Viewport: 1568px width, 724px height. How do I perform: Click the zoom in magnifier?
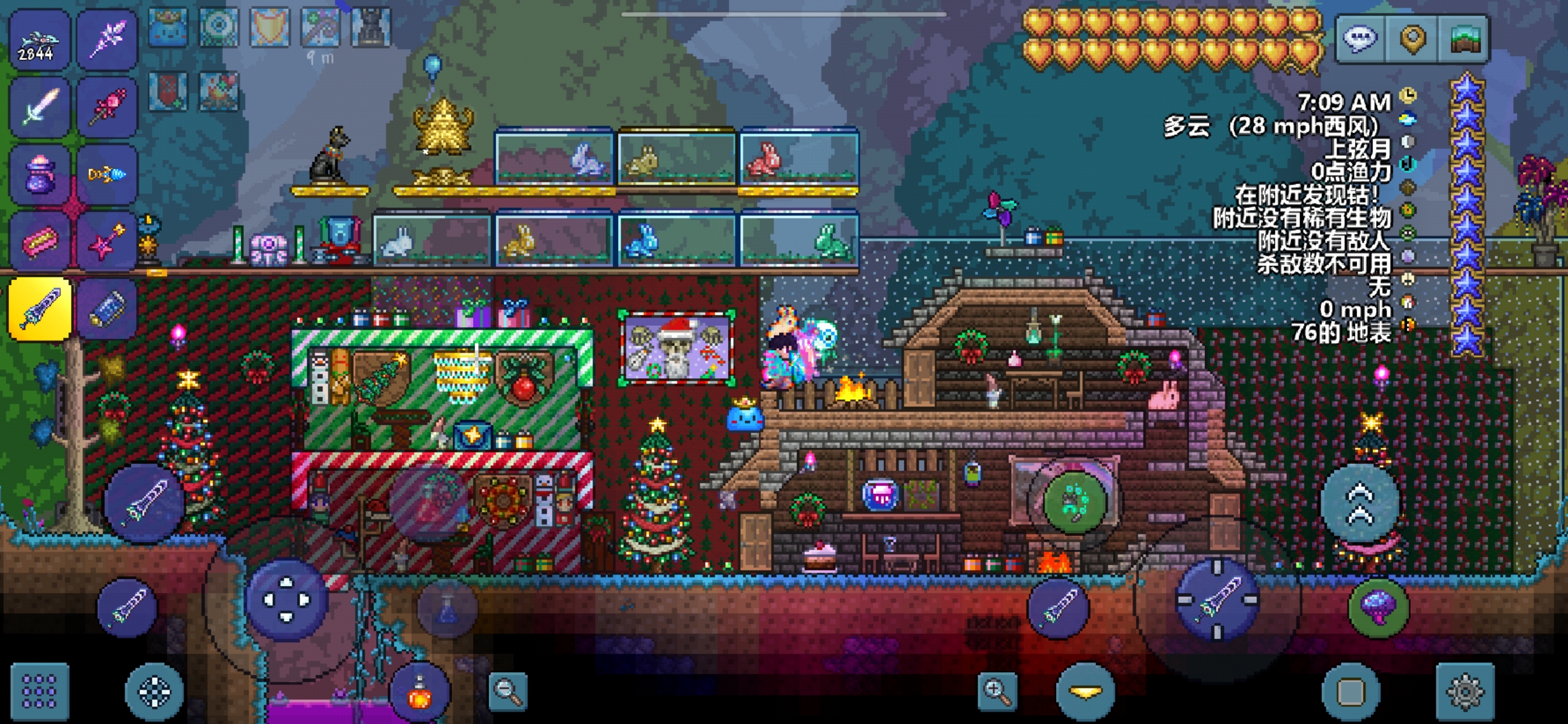click(x=997, y=691)
